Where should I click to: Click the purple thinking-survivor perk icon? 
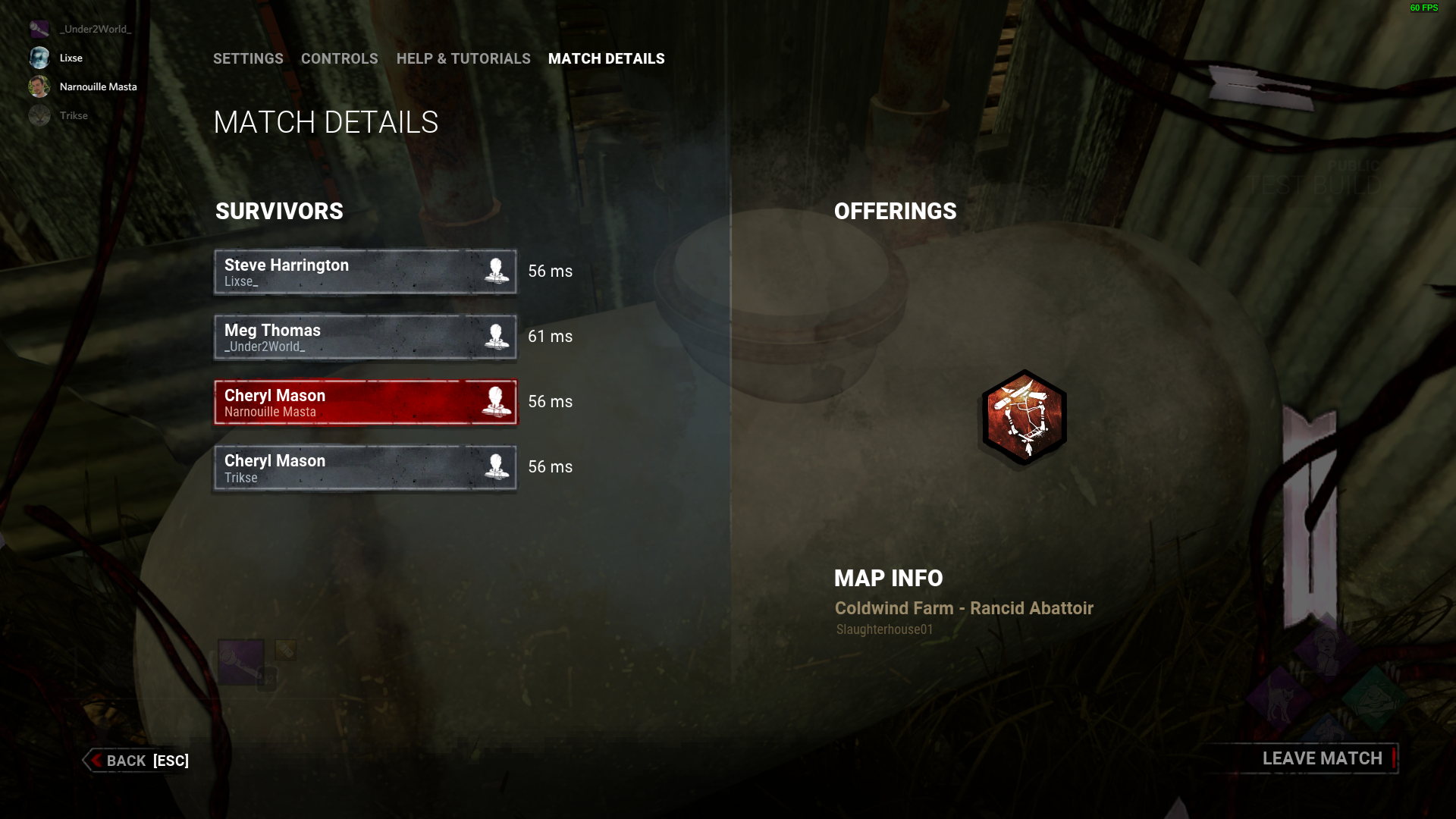pos(1326,651)
